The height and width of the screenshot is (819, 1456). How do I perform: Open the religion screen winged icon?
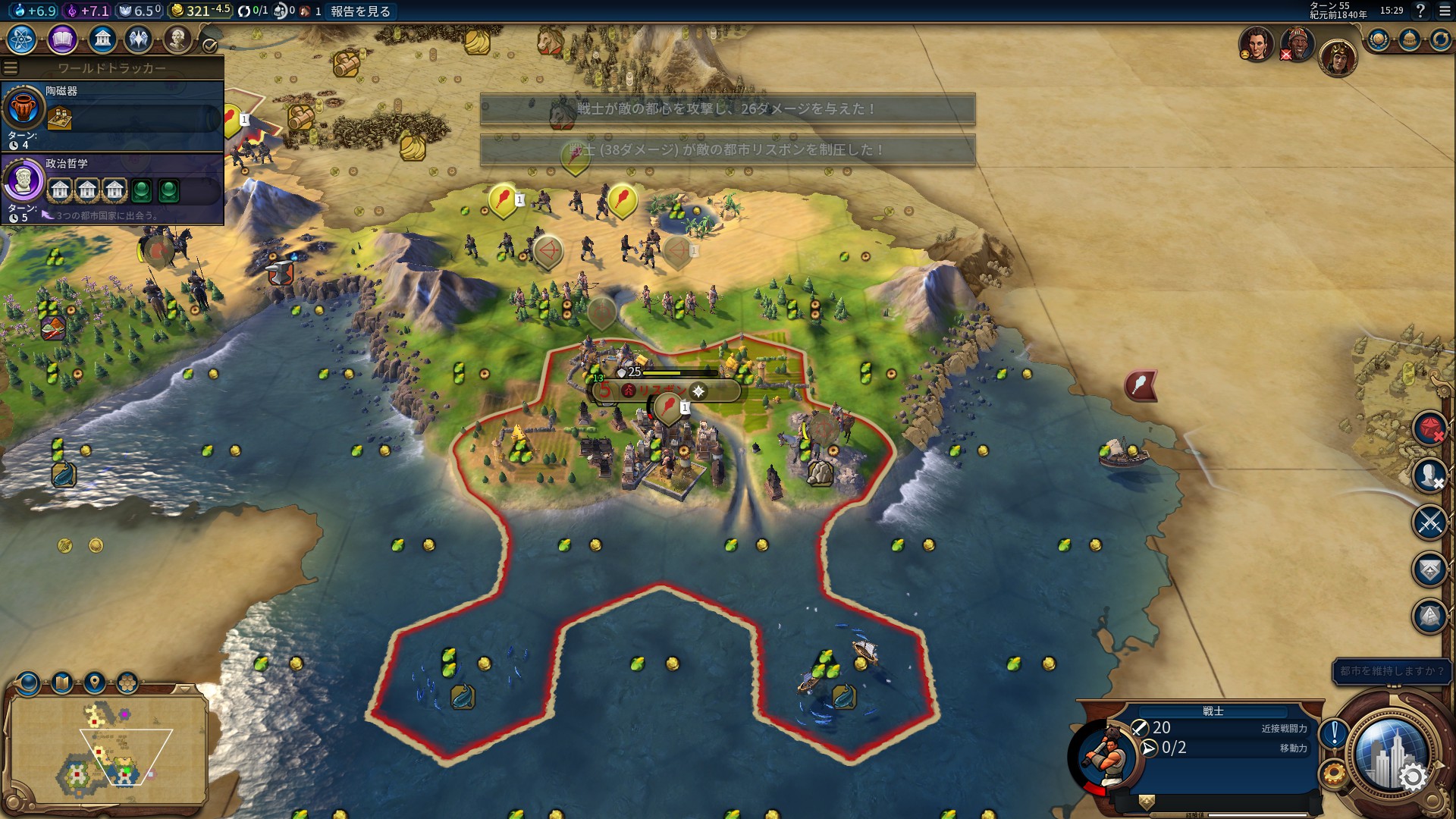point(139,39)
